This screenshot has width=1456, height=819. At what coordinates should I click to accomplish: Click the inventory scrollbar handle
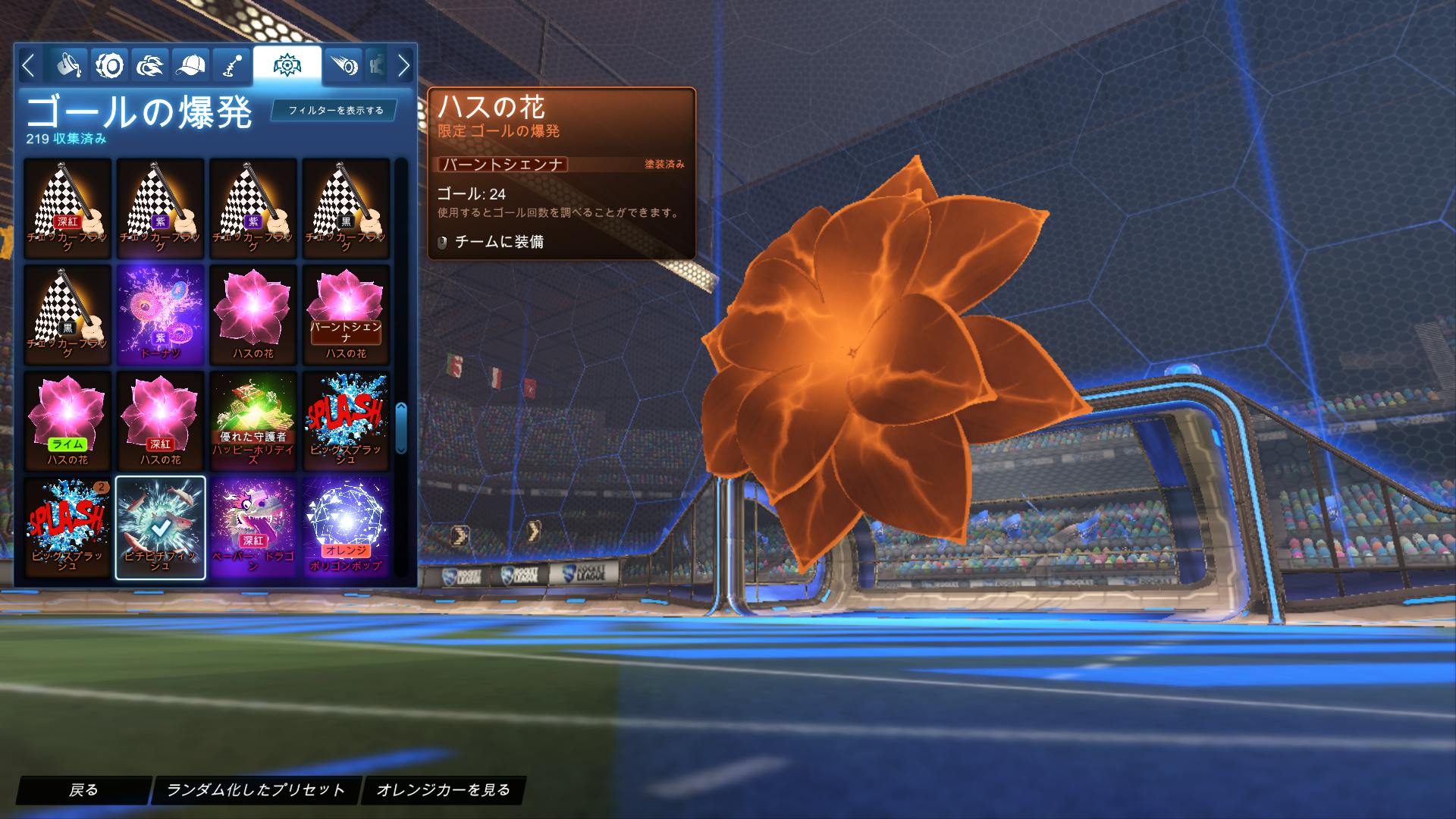(x=401, y=428)
